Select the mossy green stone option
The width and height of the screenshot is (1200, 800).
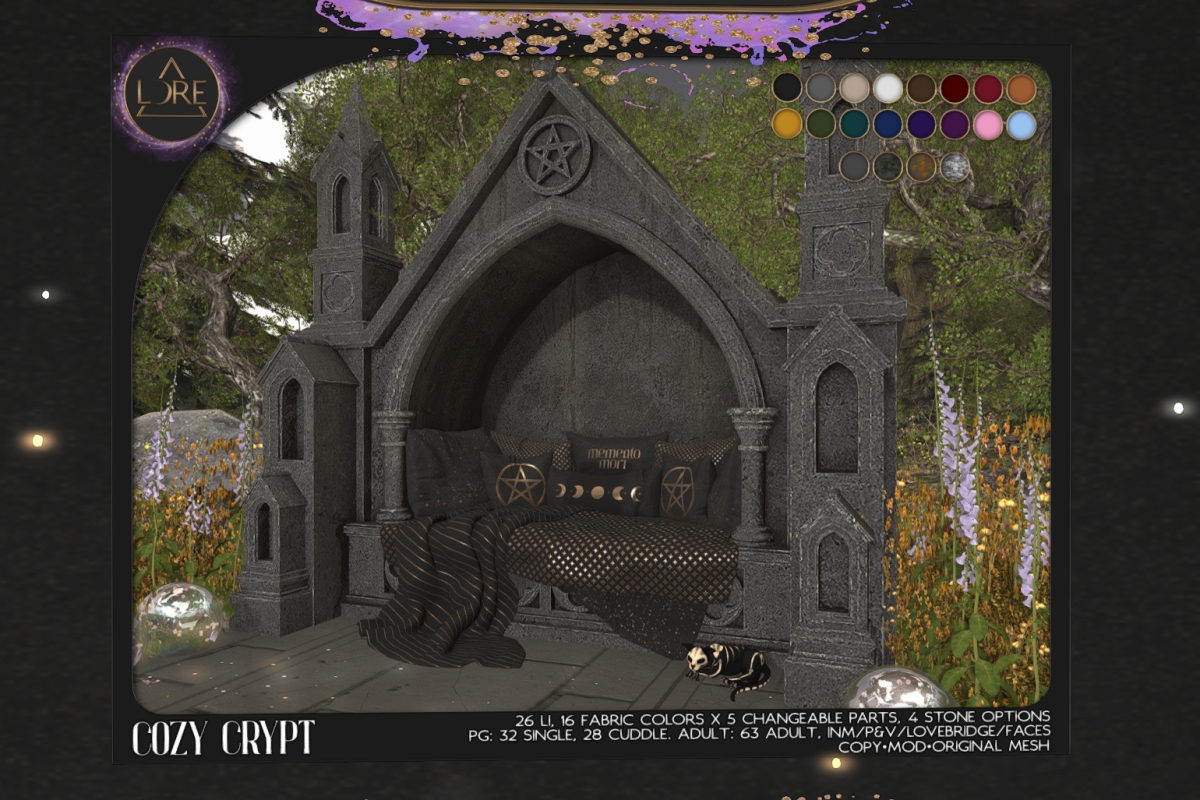[x=886, y=166]
